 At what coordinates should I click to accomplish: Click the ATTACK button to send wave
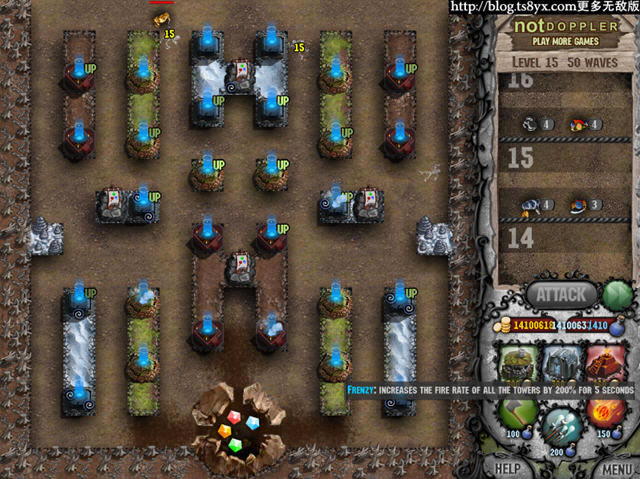point(561,294)
